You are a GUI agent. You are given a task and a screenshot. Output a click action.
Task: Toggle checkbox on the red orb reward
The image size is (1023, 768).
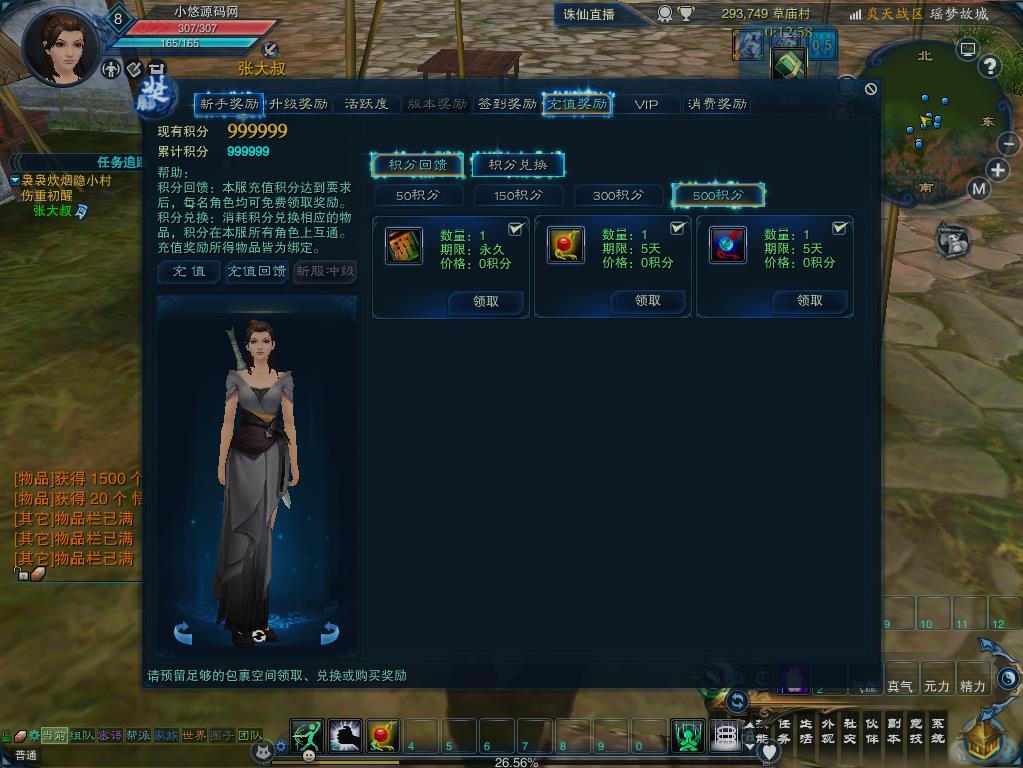[678, 229]
